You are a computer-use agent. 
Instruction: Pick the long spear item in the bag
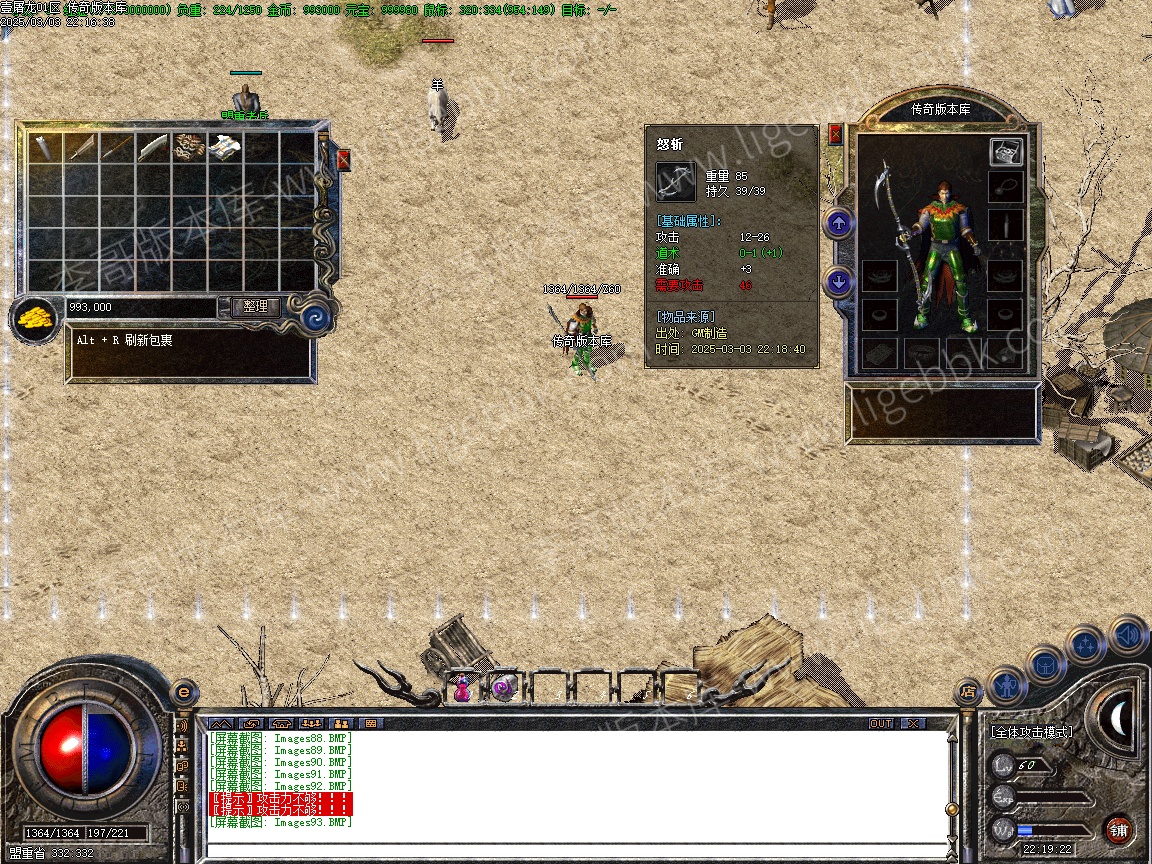point(117,148)
